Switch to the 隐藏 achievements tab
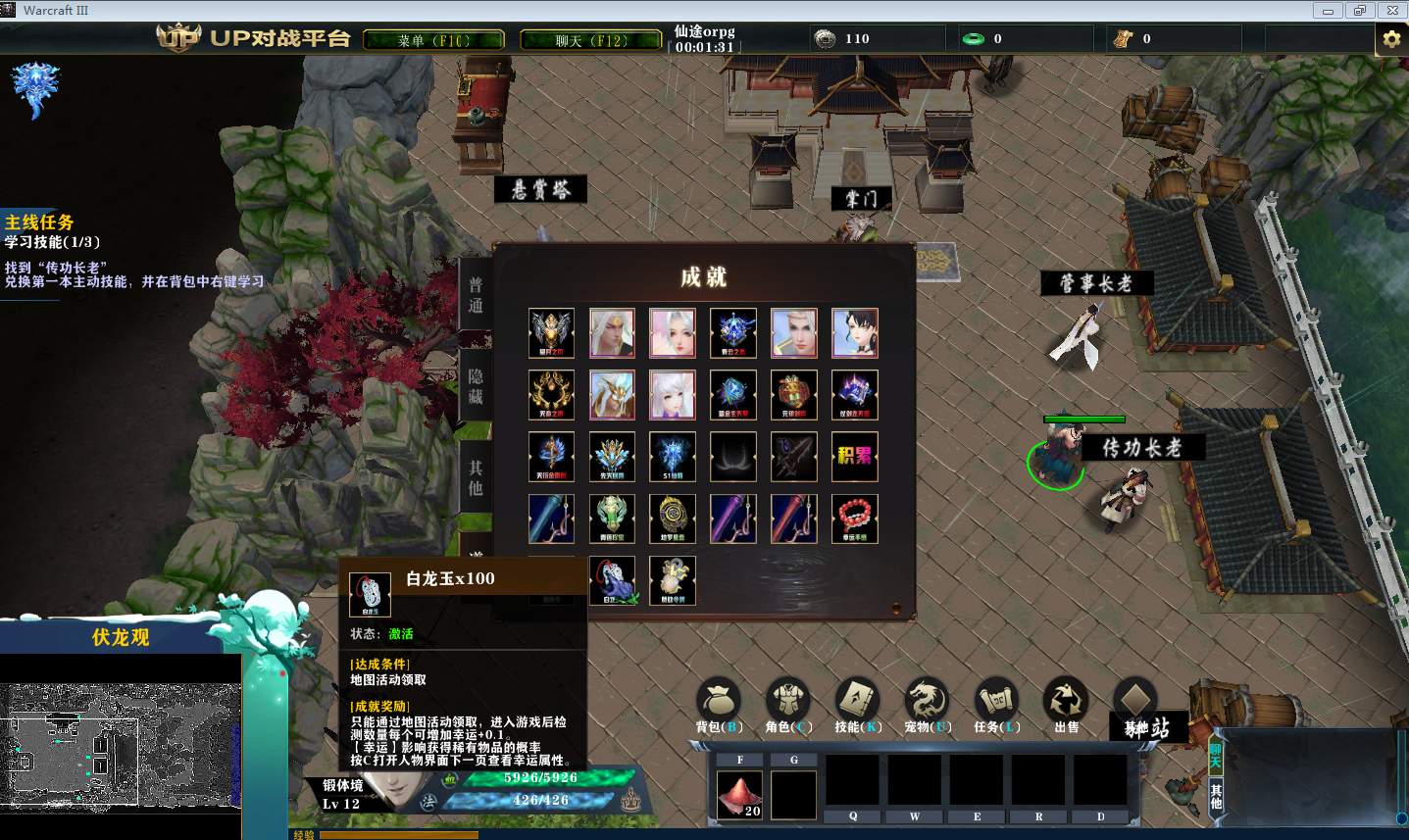Viewport: 1409px width, 840px height. pos(476,387)
